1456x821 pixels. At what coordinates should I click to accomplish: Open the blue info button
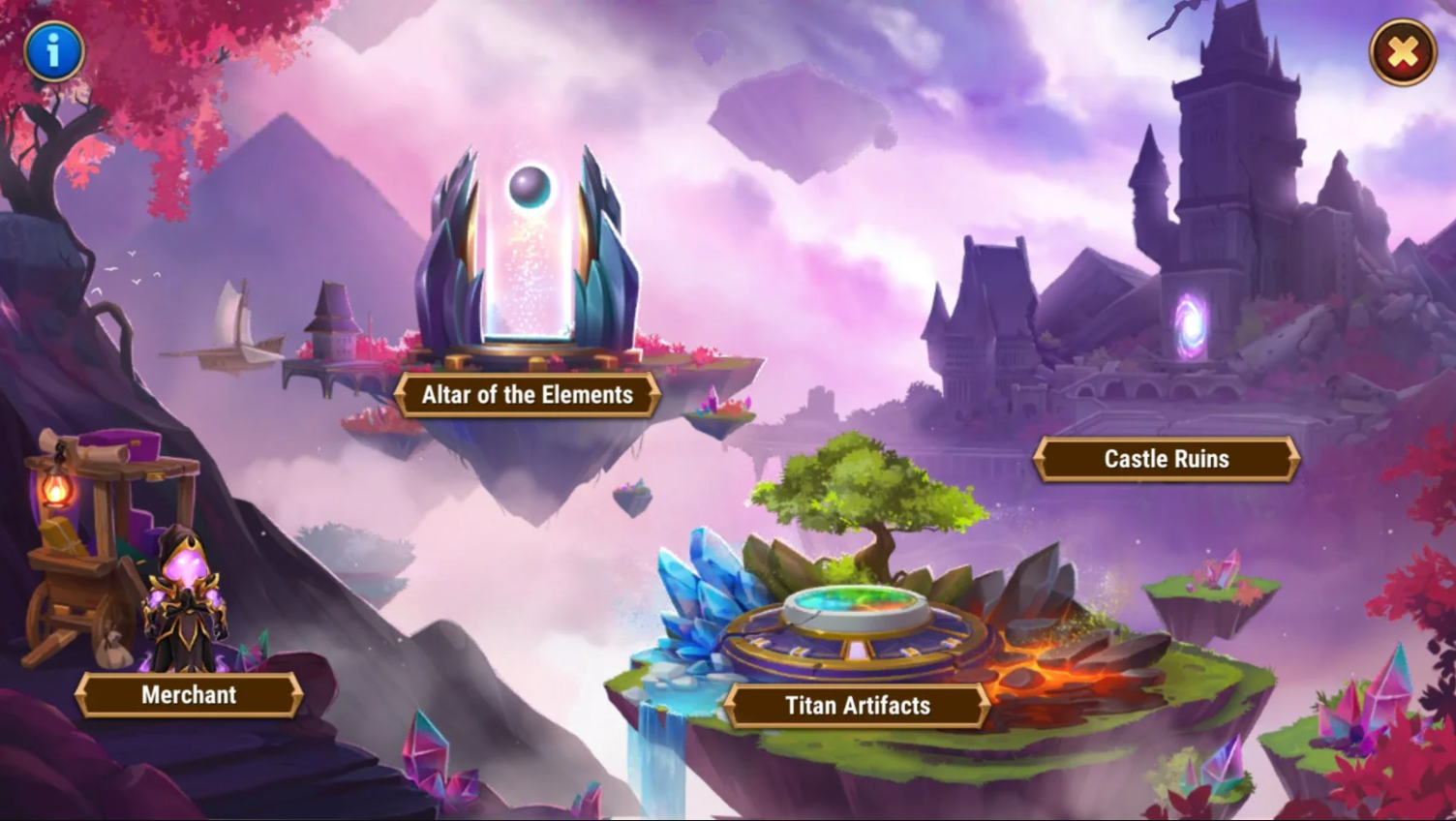point(54,50)
